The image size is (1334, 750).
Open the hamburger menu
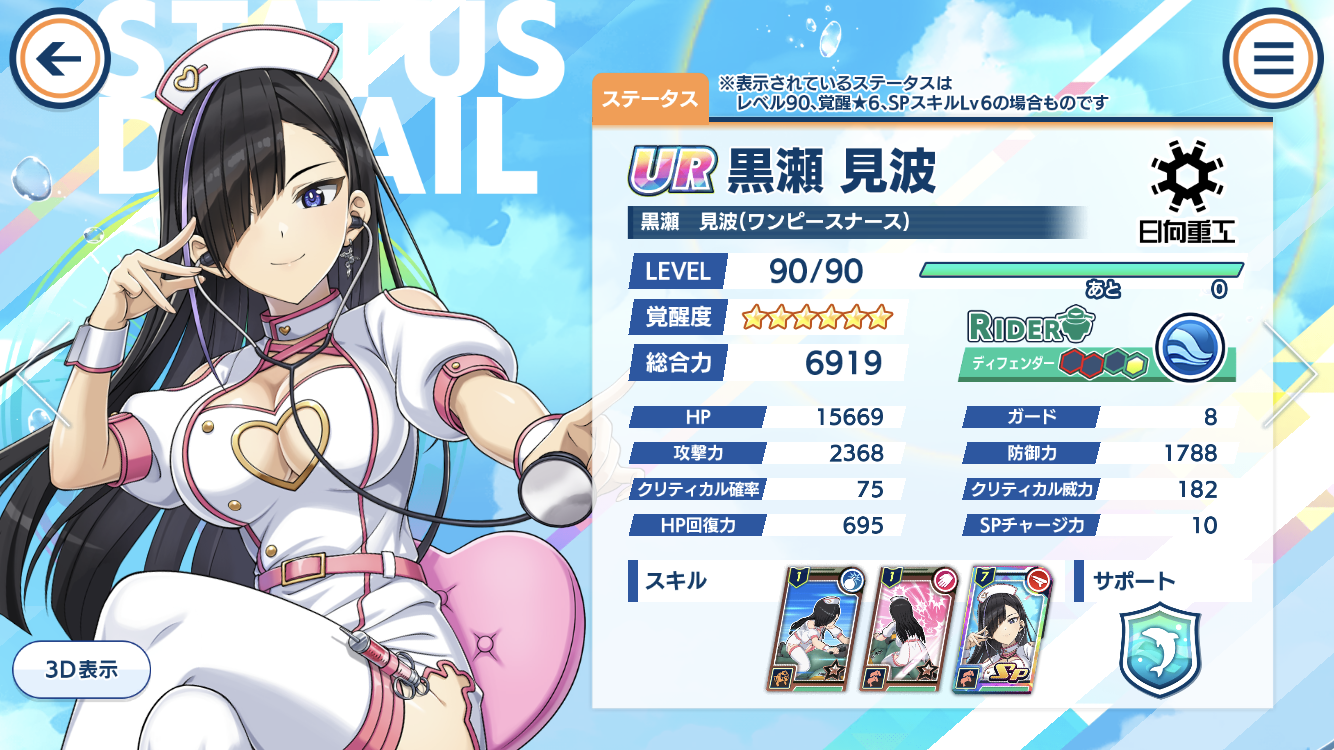(x=1273, y=59)
